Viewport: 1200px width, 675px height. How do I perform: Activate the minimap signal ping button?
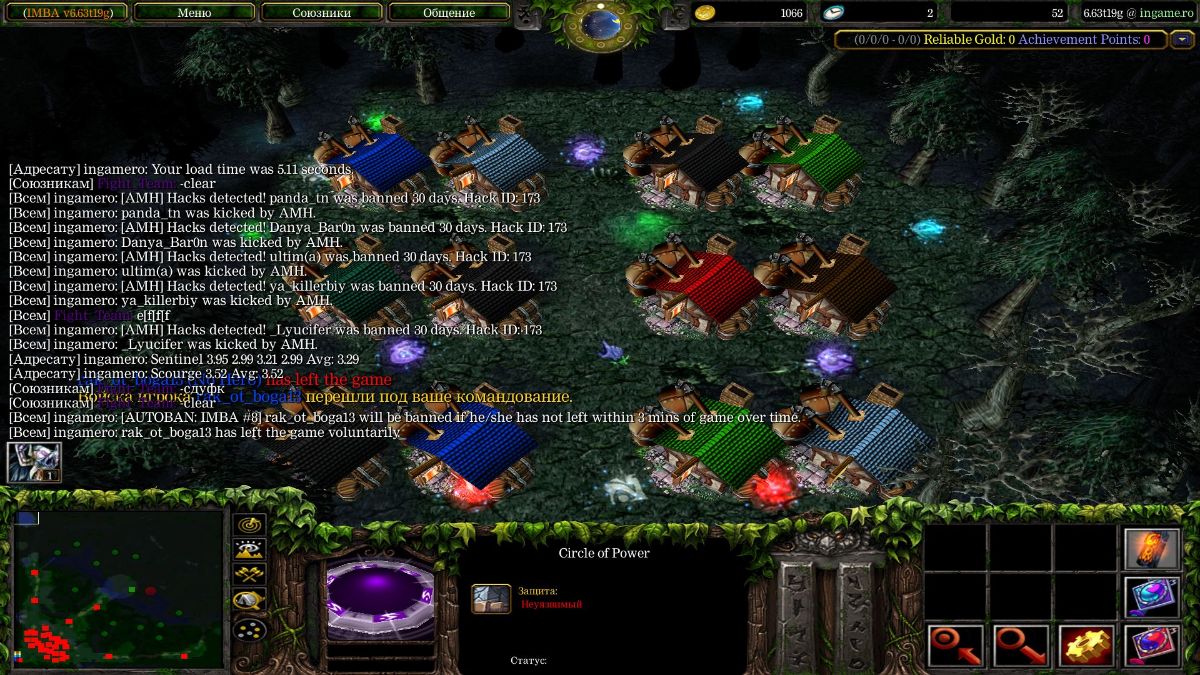[248, 525]
